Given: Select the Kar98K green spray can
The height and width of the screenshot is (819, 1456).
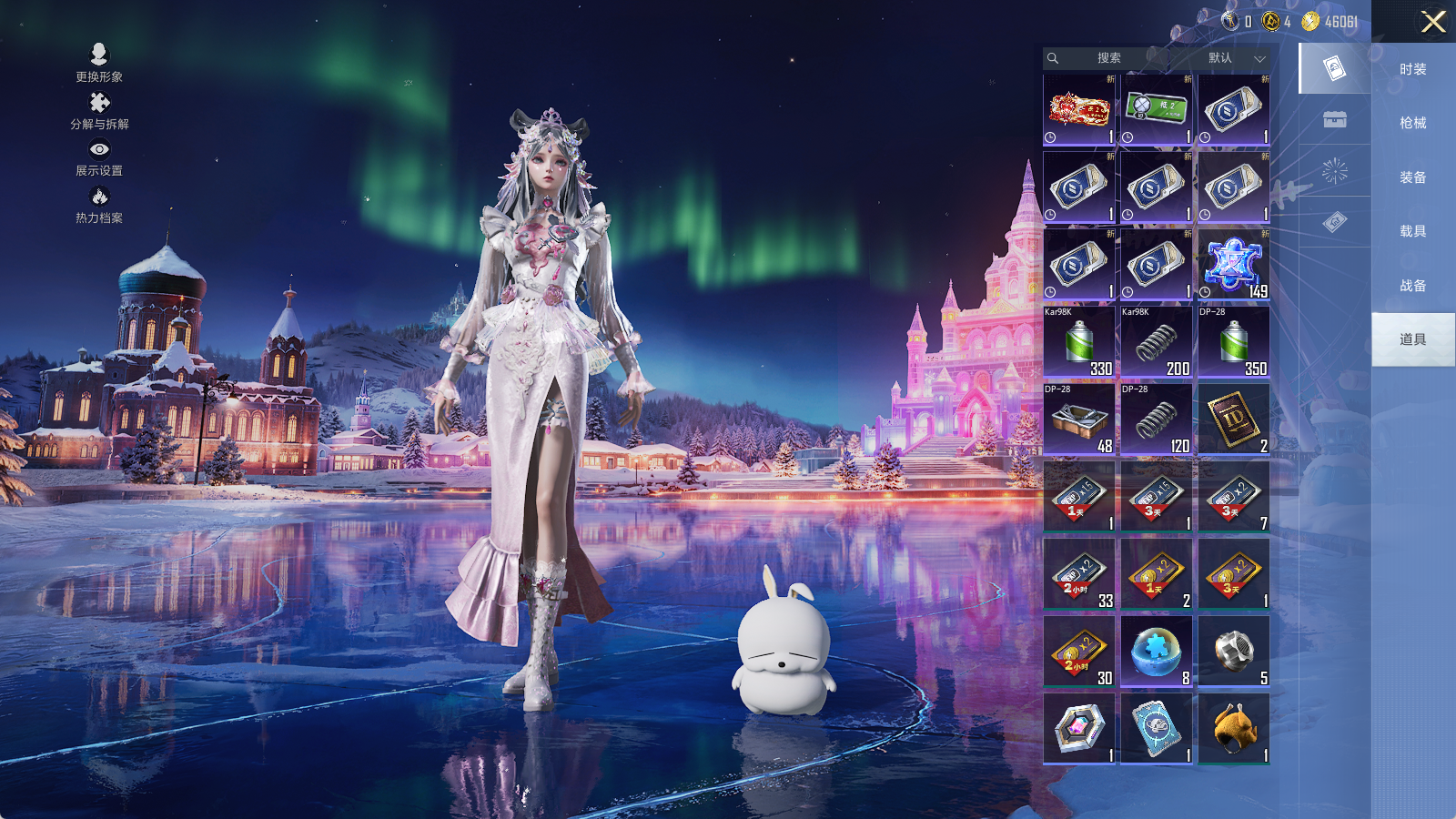Looking at the screenshot, I should point(1079,342).
